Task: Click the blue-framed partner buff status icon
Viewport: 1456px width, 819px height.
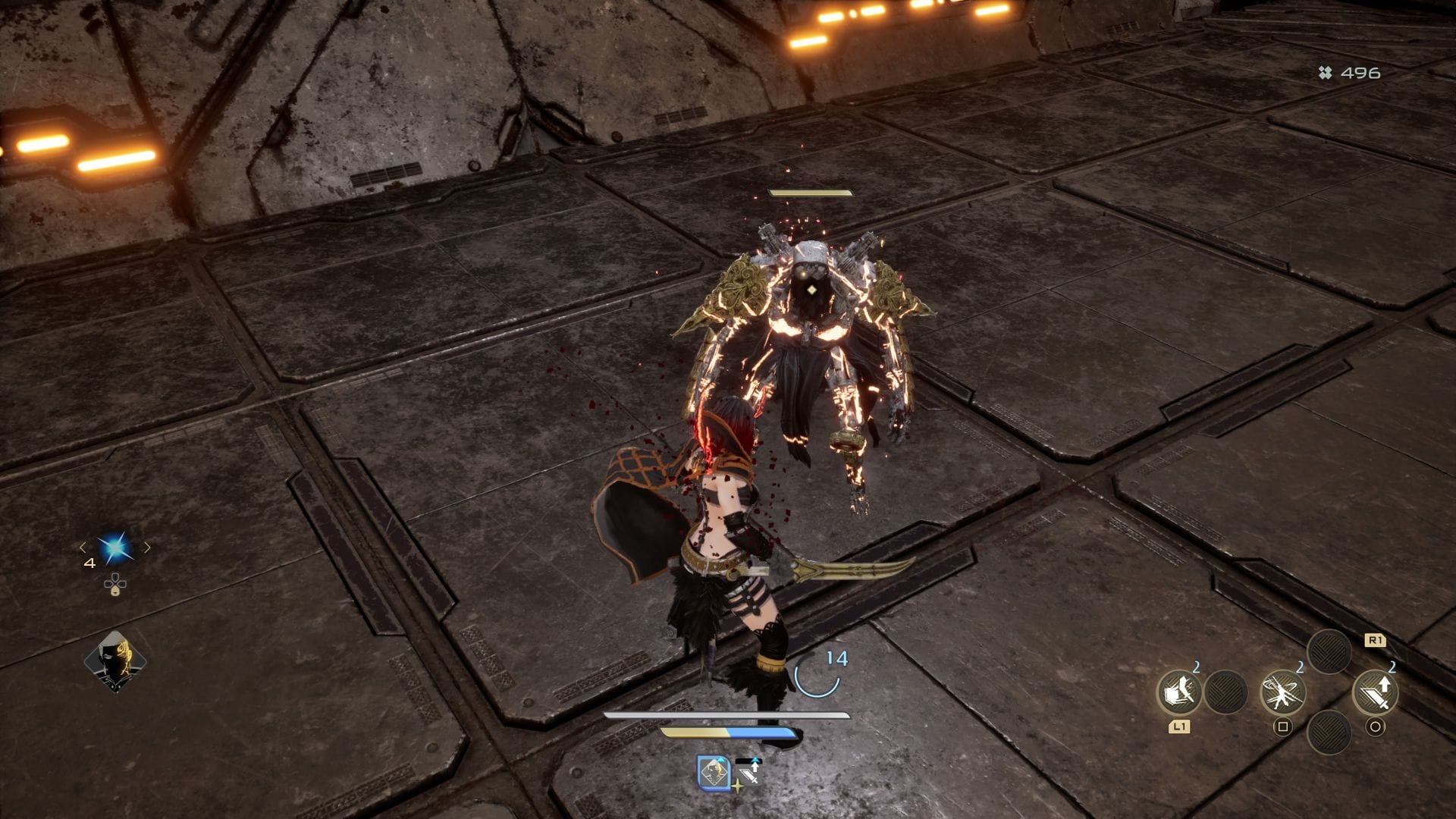Action: coord(714,772)
